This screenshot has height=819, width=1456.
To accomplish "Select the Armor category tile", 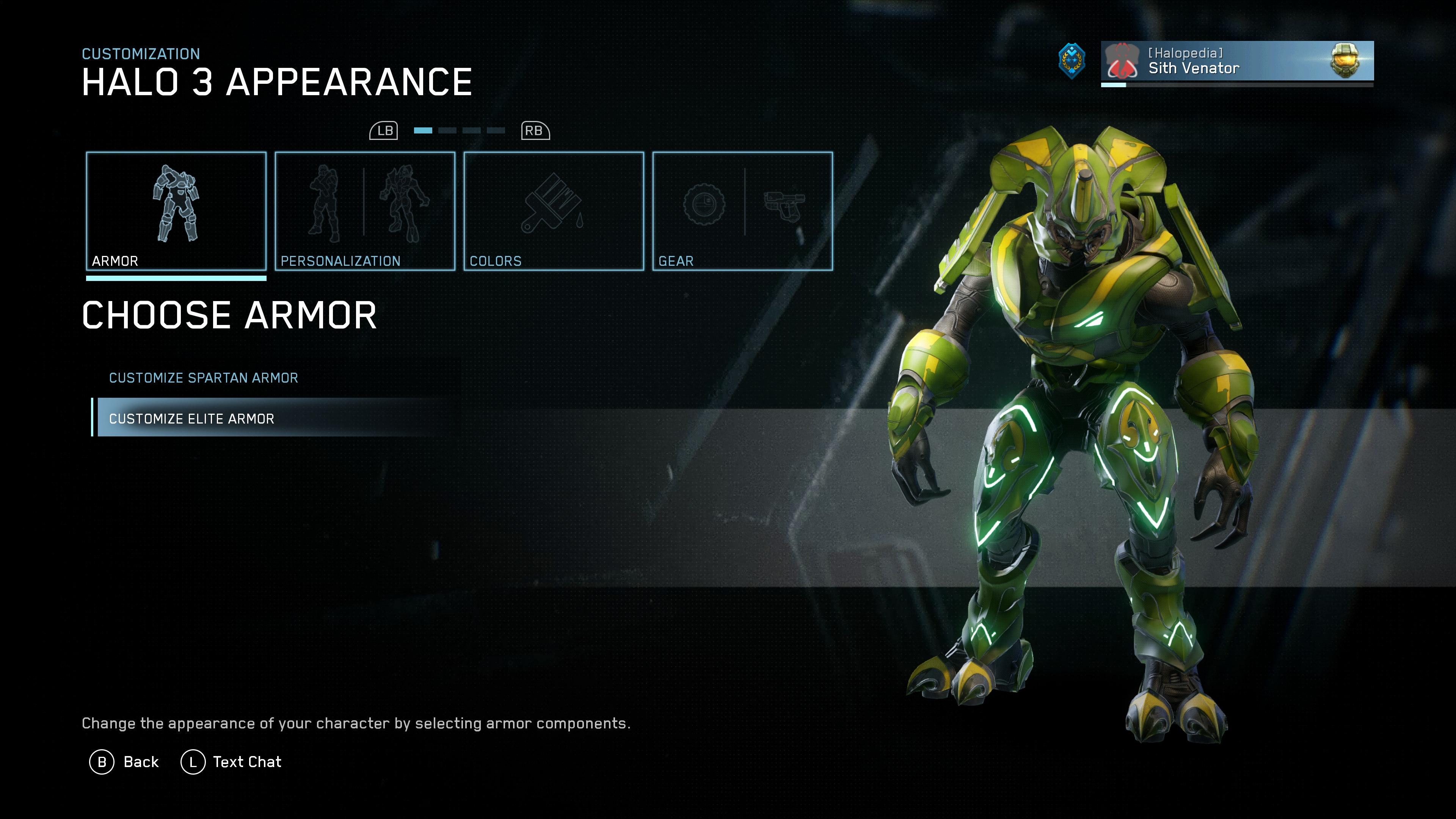I will click(x=176, y=211).
